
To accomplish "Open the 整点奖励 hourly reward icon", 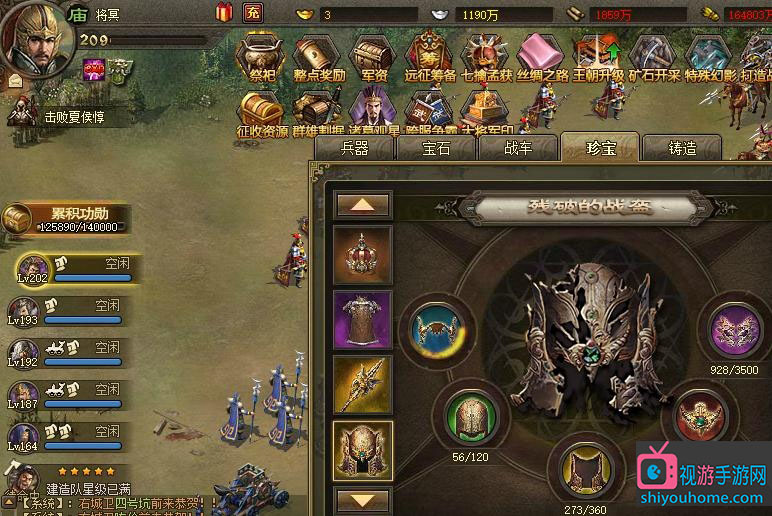I will pos(318,54).
